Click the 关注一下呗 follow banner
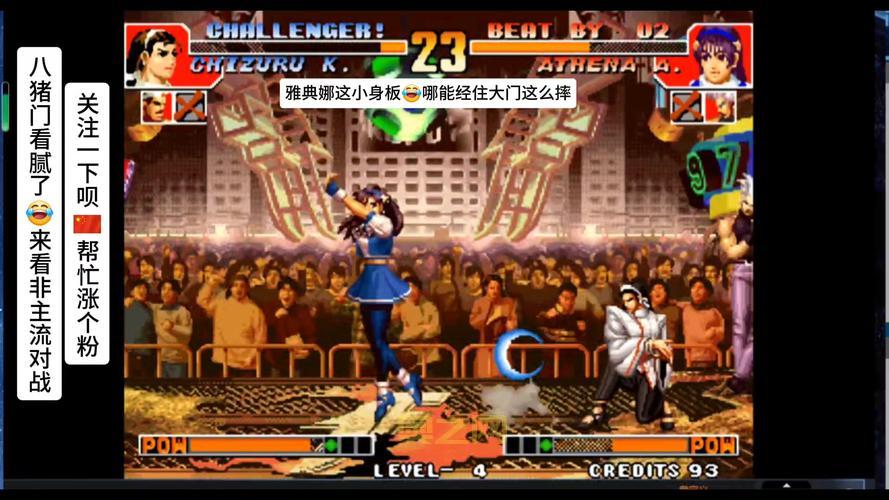Viewport: 889px width, 500px height. (x=87, y=224)
